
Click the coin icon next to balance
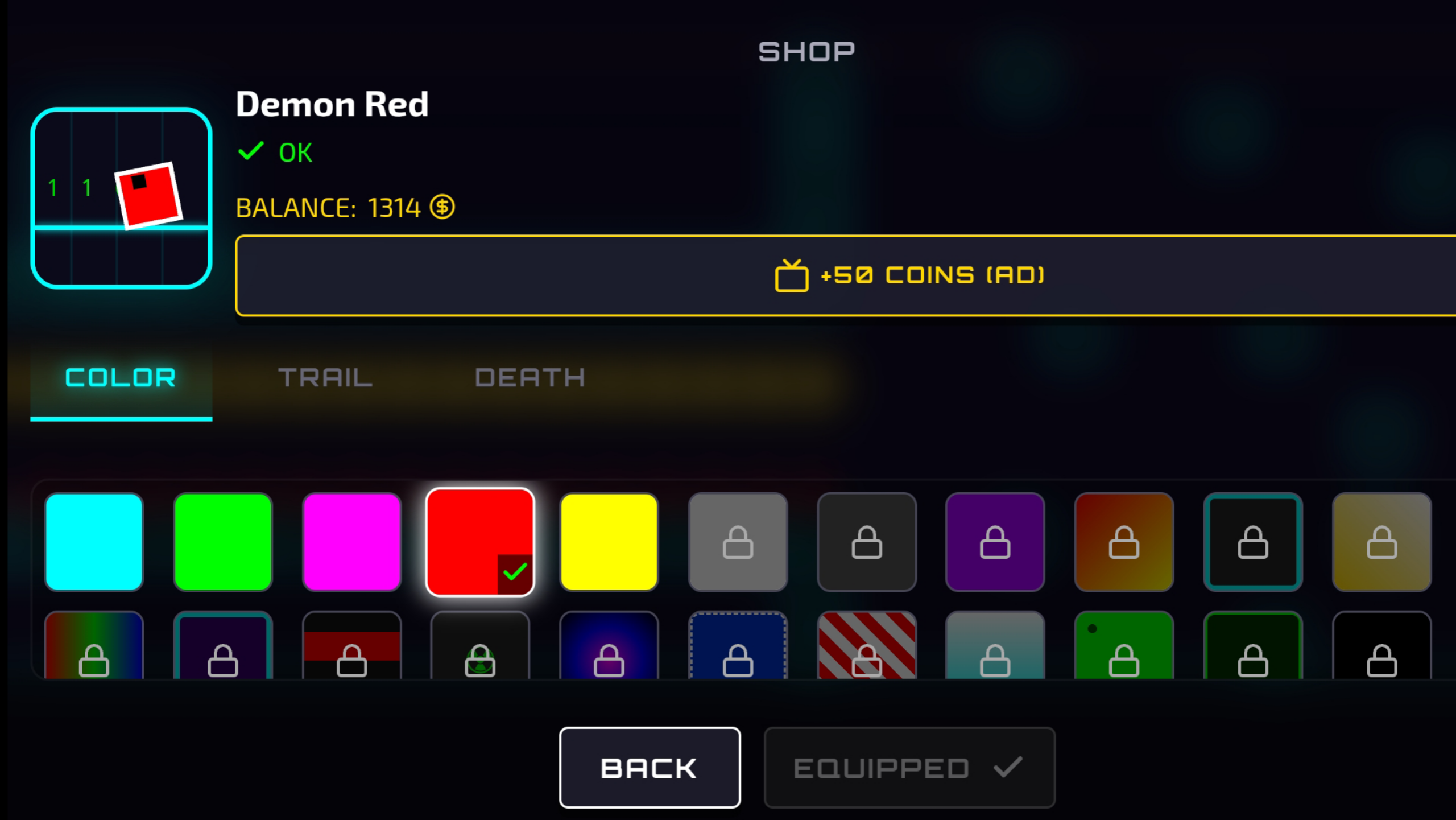tap(442, 207)
